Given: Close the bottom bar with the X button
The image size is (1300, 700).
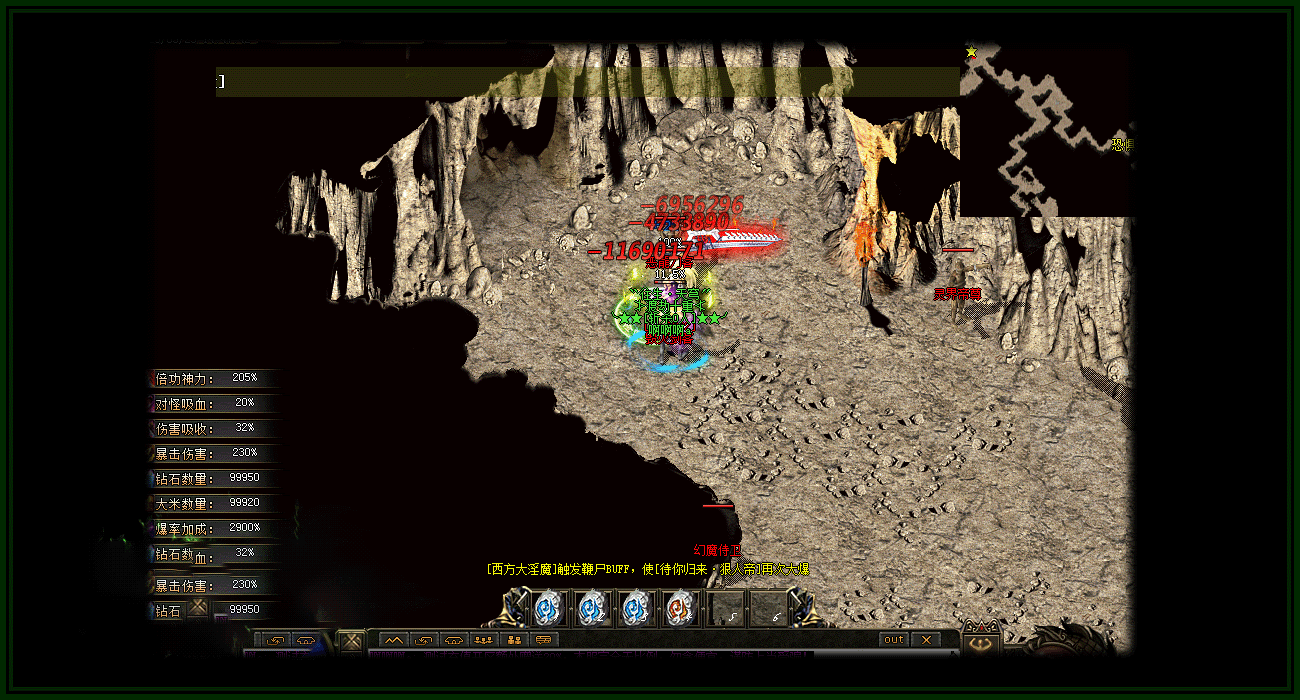Looking at the screenshot, I should [x=926, y=640].
